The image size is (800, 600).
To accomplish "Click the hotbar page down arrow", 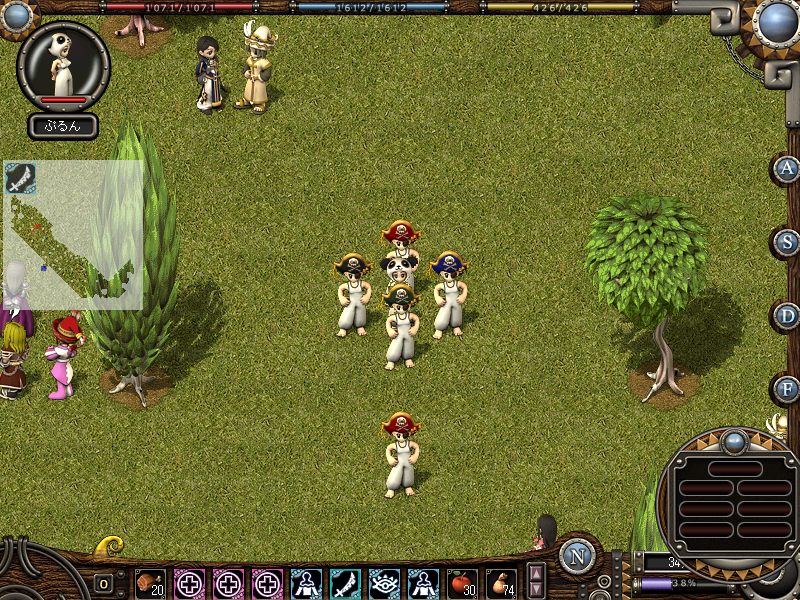I will point(537,590).
